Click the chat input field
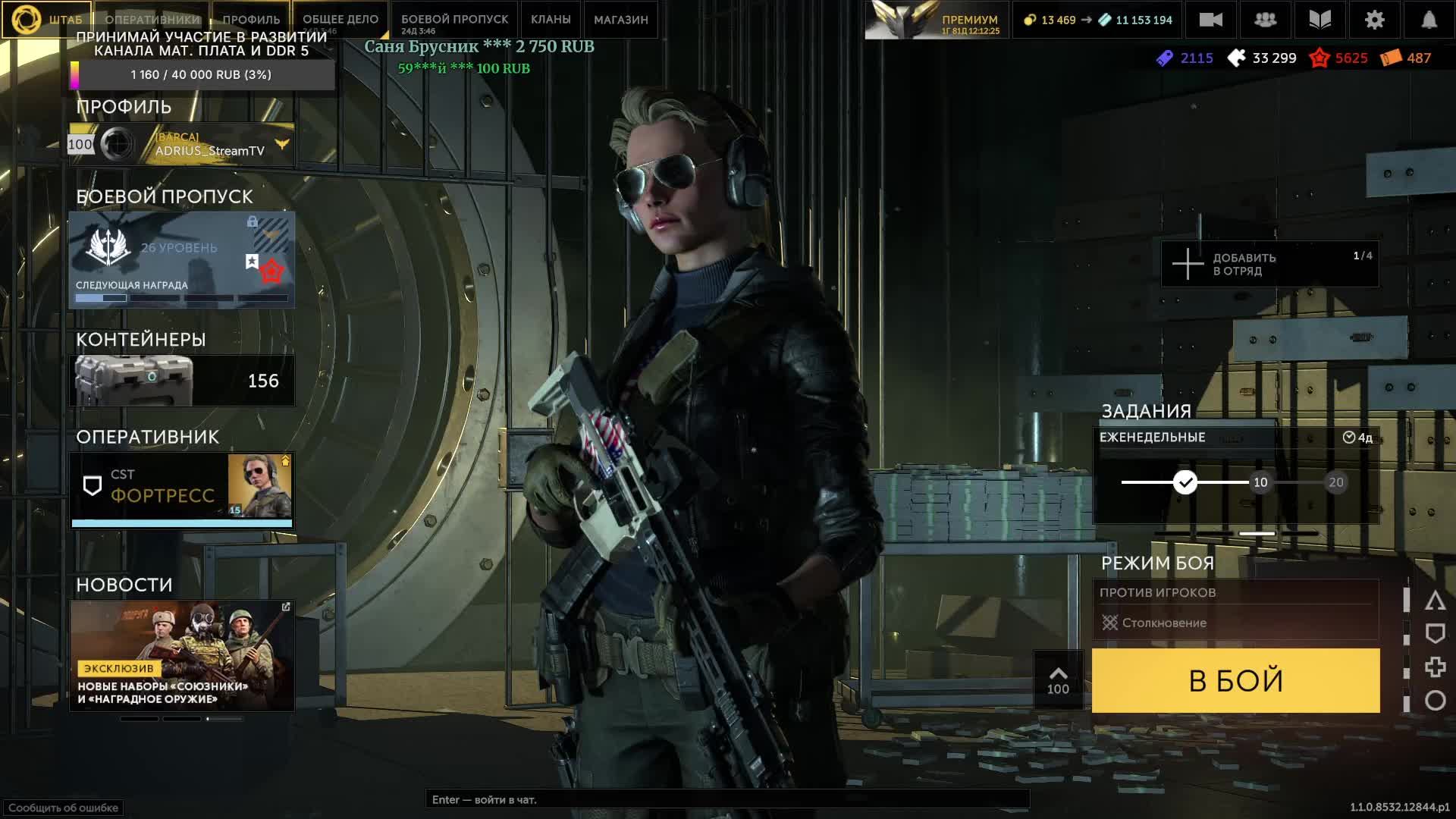This screenshot has height=819, width=1456. pos(726,799)
